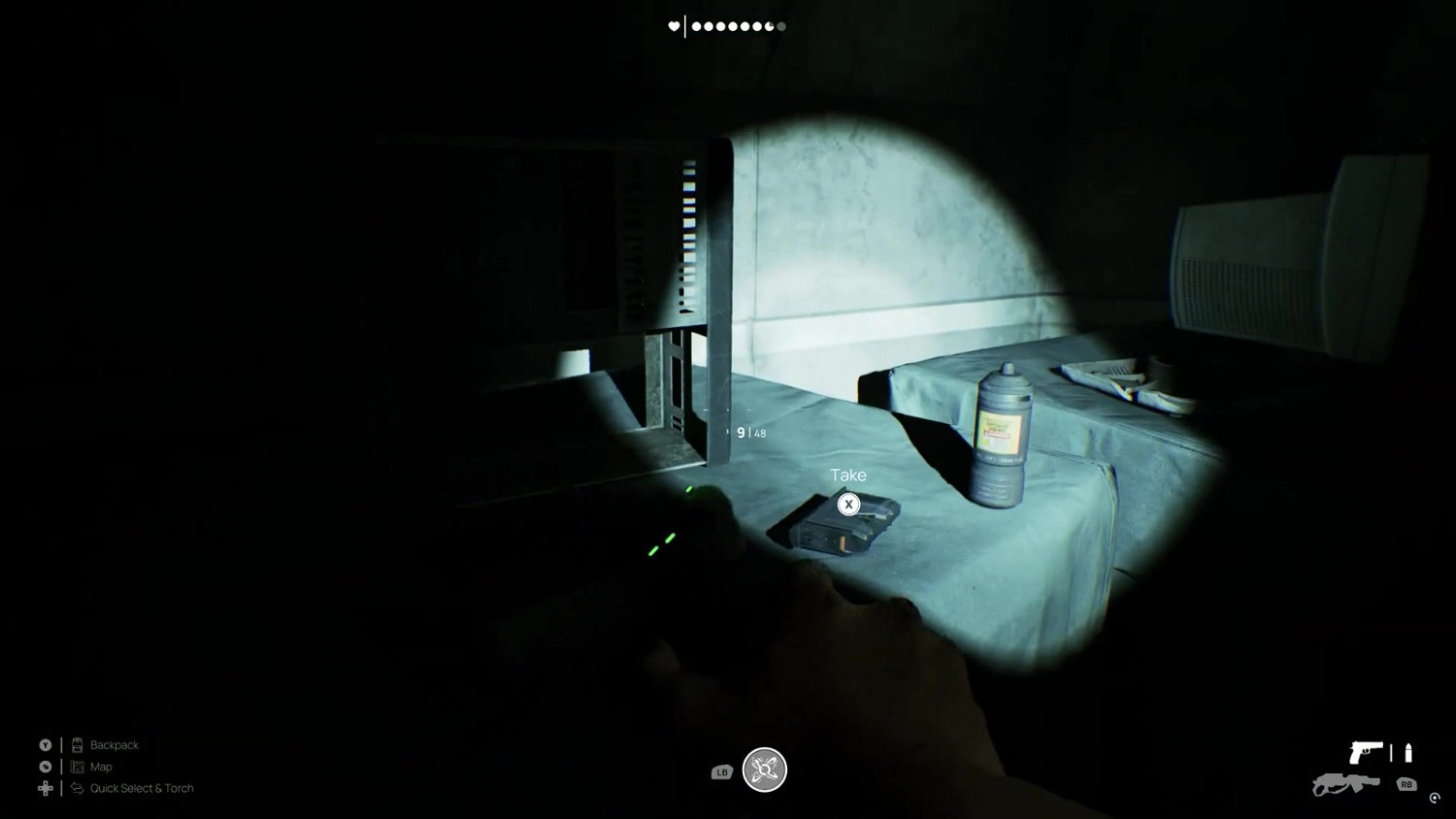This screenshot has height=819, width=1456.
Task: Click the B button prompt for Map
Action: coord(46,767)
